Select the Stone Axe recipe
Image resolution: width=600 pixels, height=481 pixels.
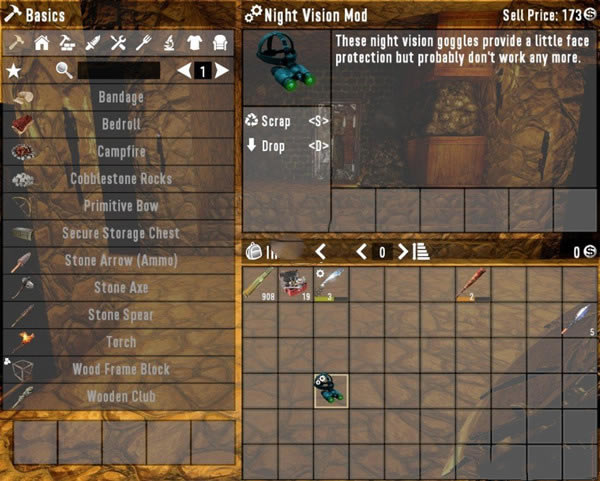(x=120, y=288)
